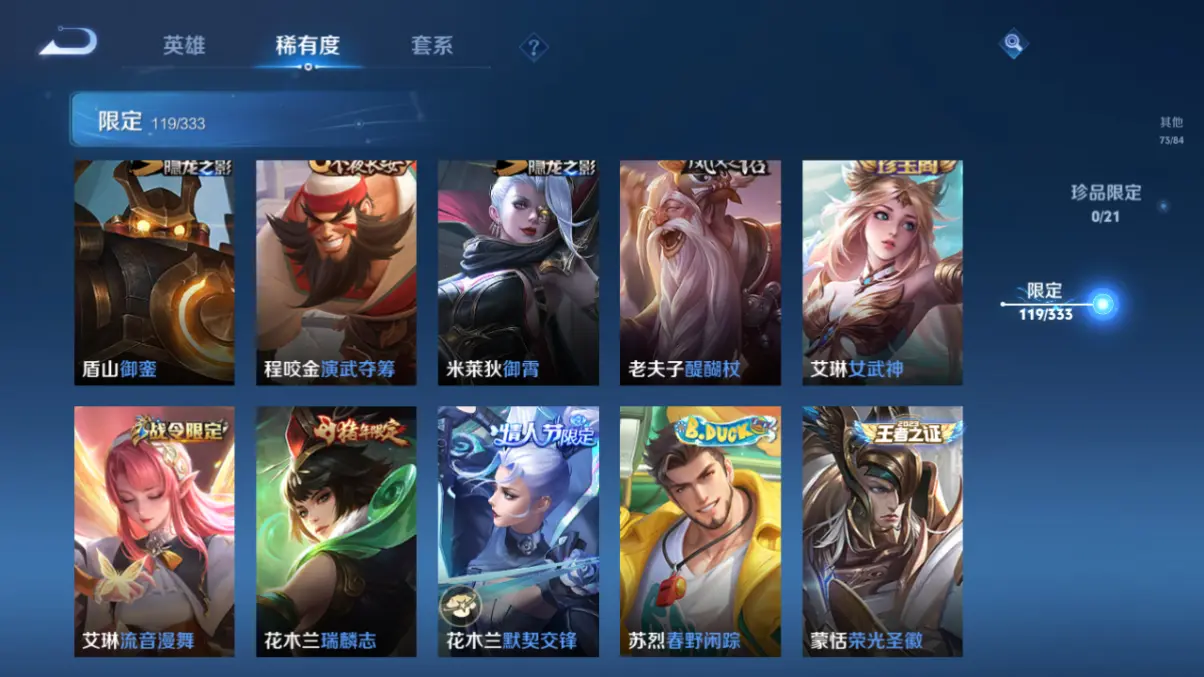Select the 稀有度 tab
The image size is (1204, 677).
click(308, 46)
